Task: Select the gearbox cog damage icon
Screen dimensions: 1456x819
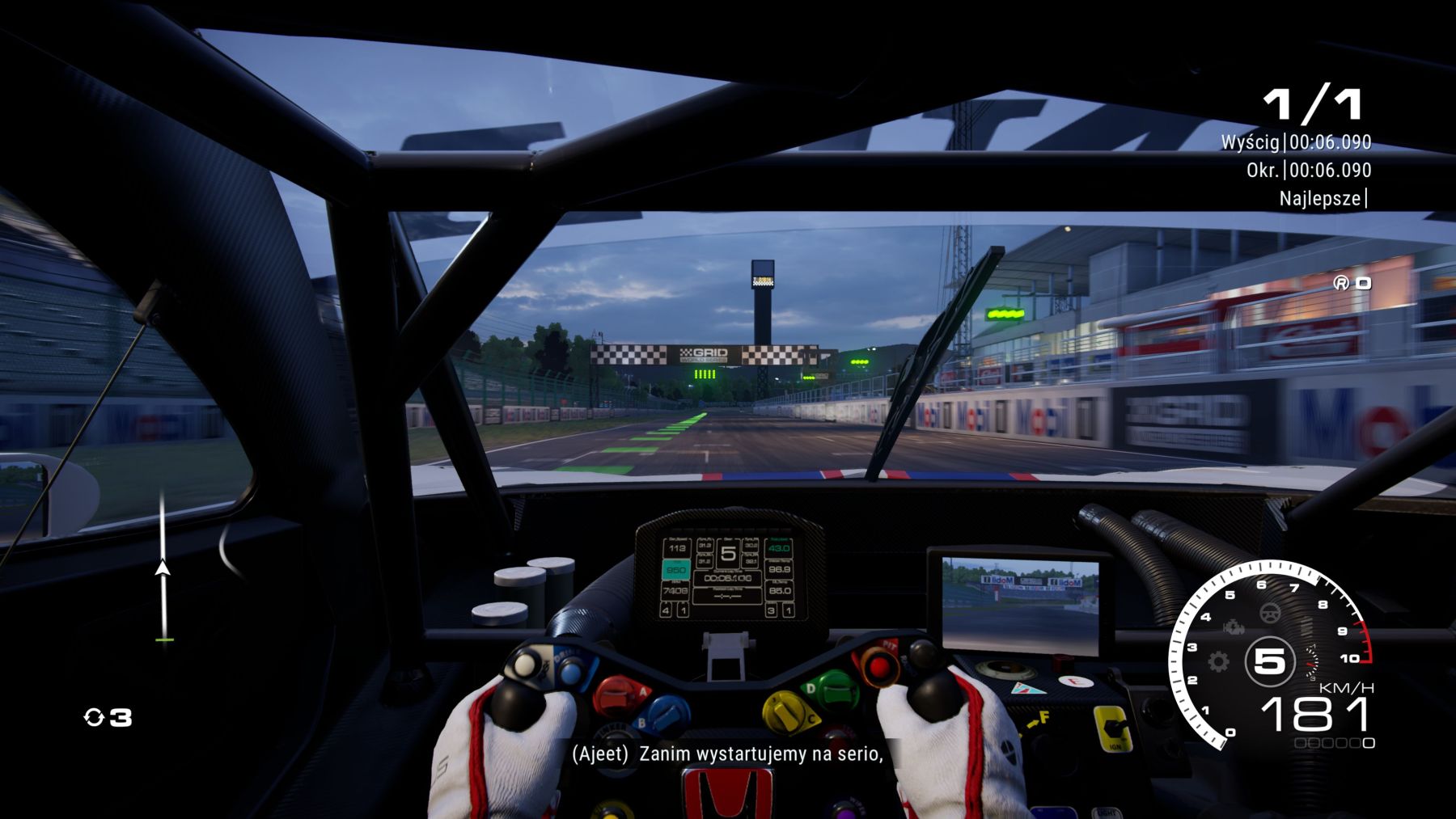Action: click(1218, 662)
